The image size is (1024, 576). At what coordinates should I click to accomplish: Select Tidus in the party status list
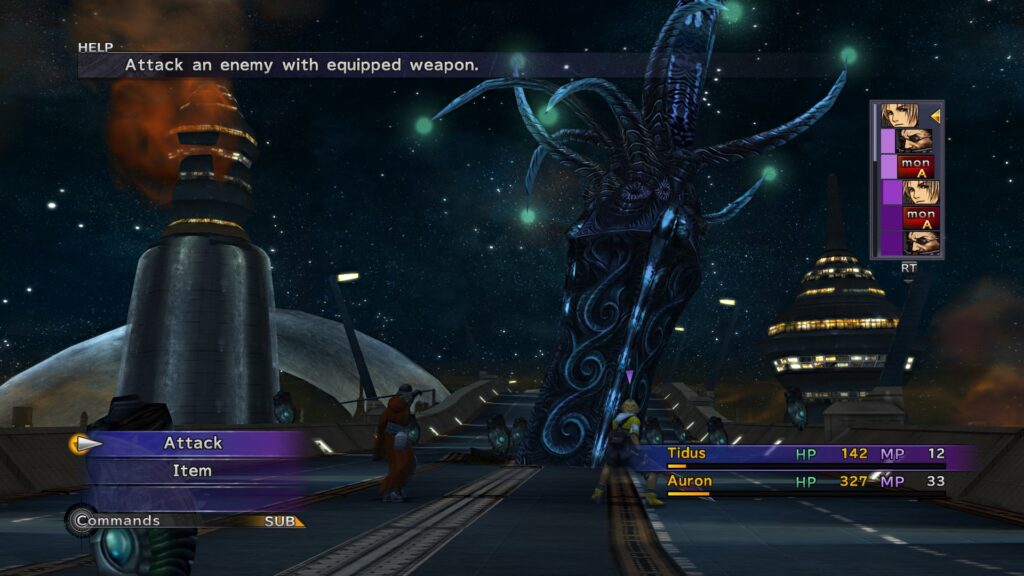[688, 454]
